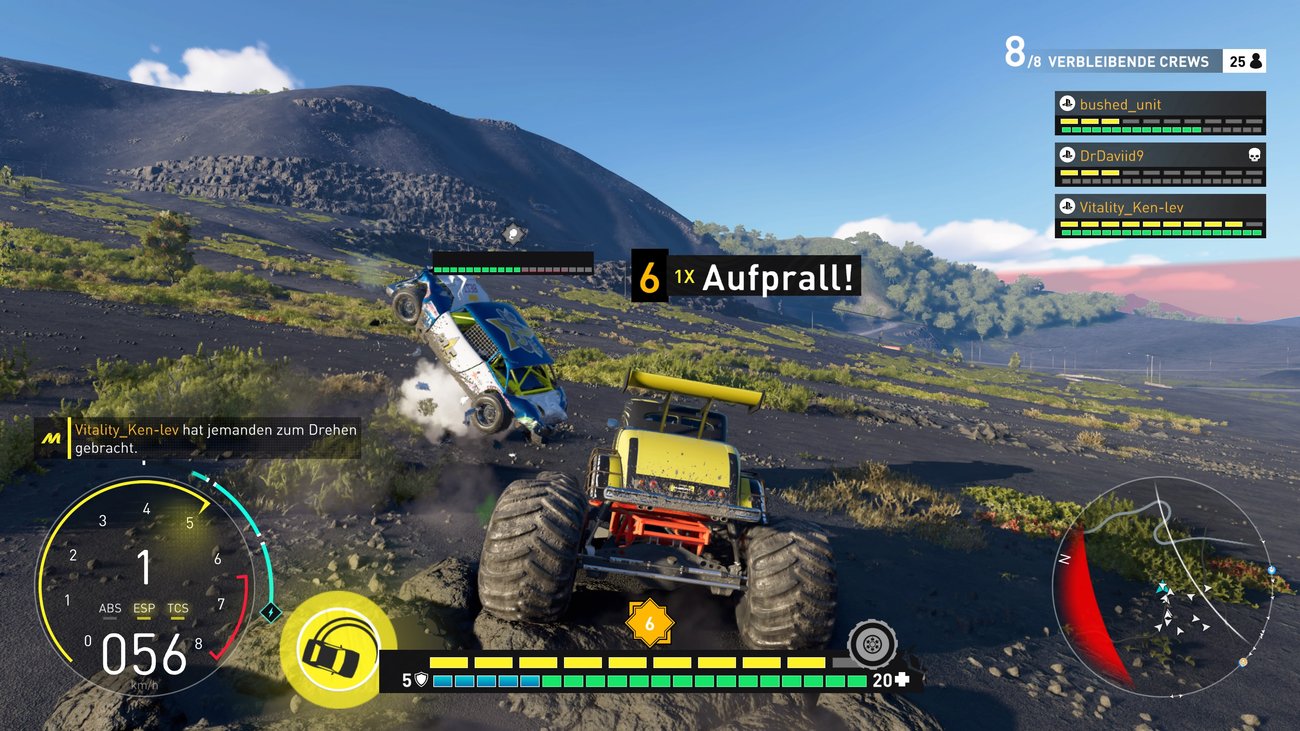The width and height of the screenshot is (1300, 731).
Task: Click the tire repair icon
Action: tap(871, 643)
